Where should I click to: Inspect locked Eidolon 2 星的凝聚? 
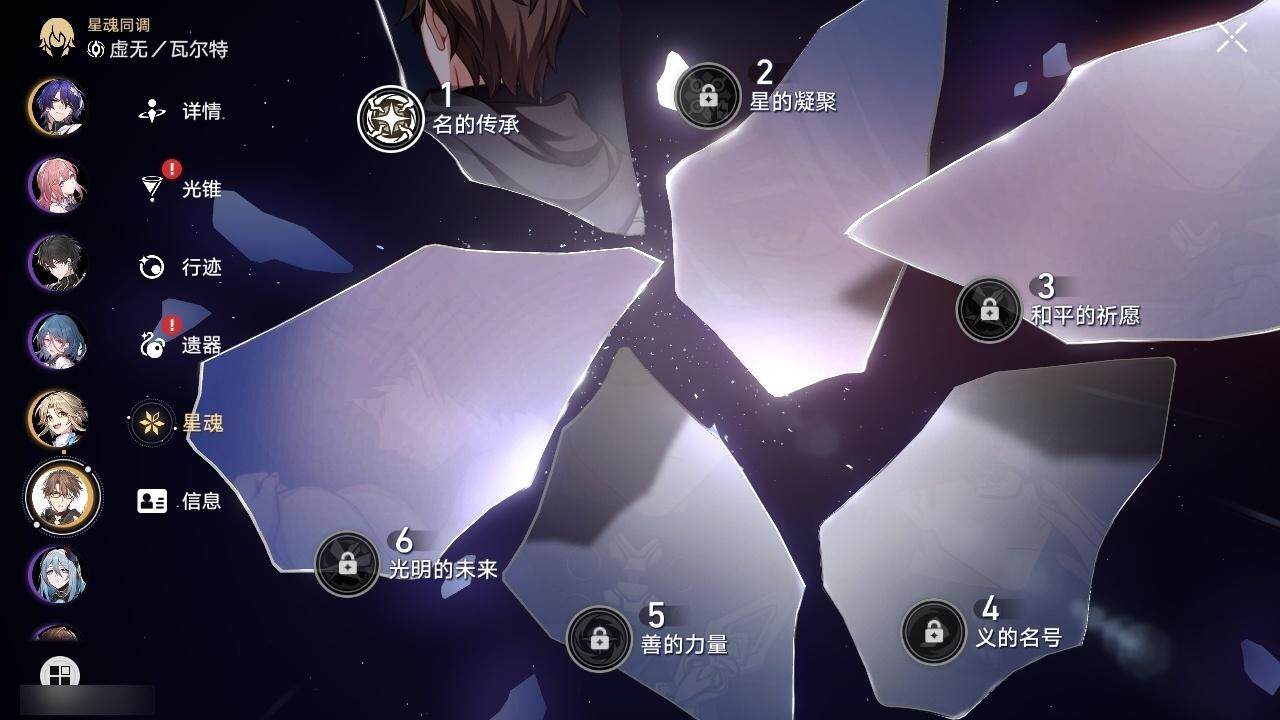[x=708, y=96]
